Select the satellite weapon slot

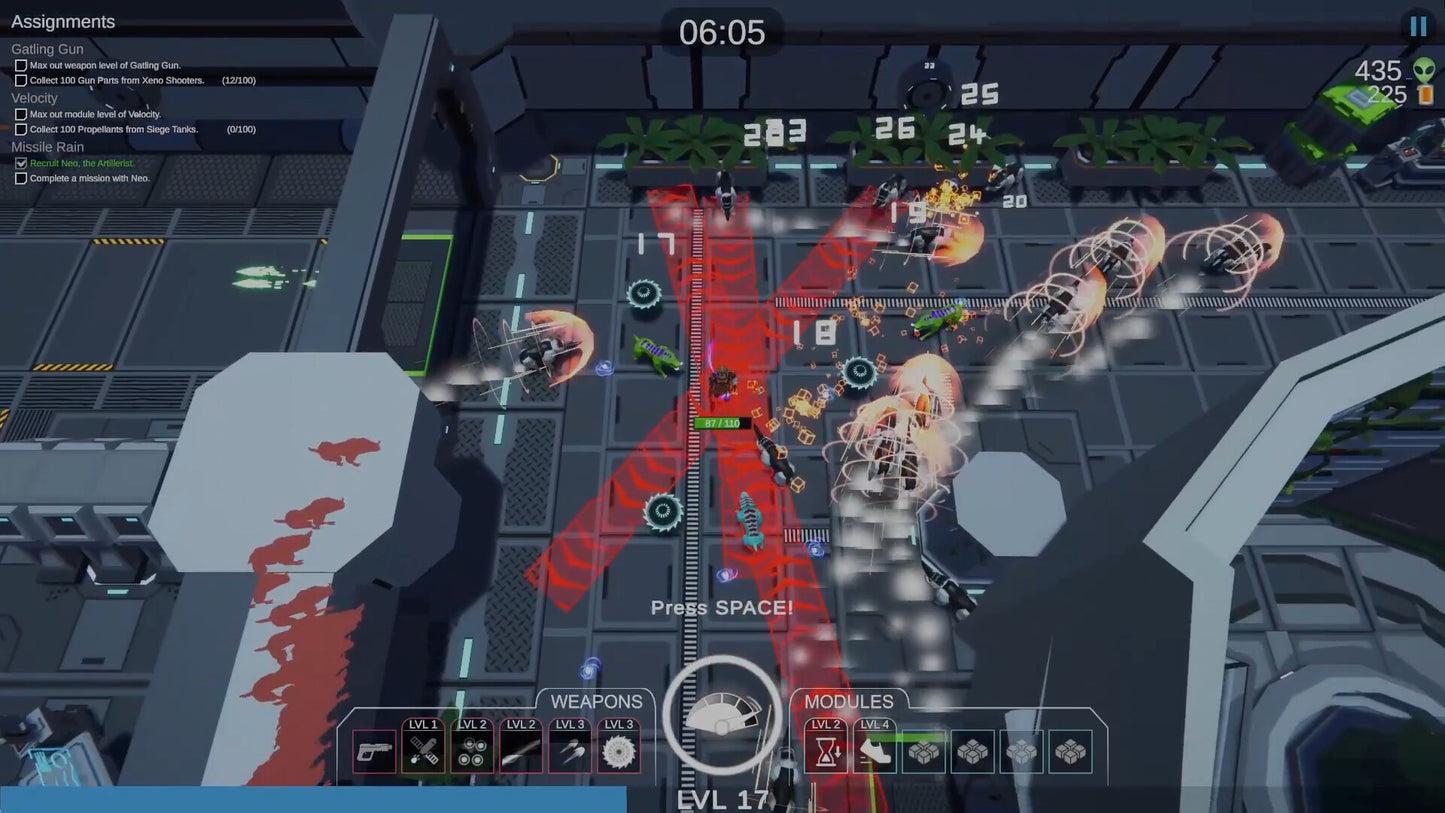tap(423, 751)
